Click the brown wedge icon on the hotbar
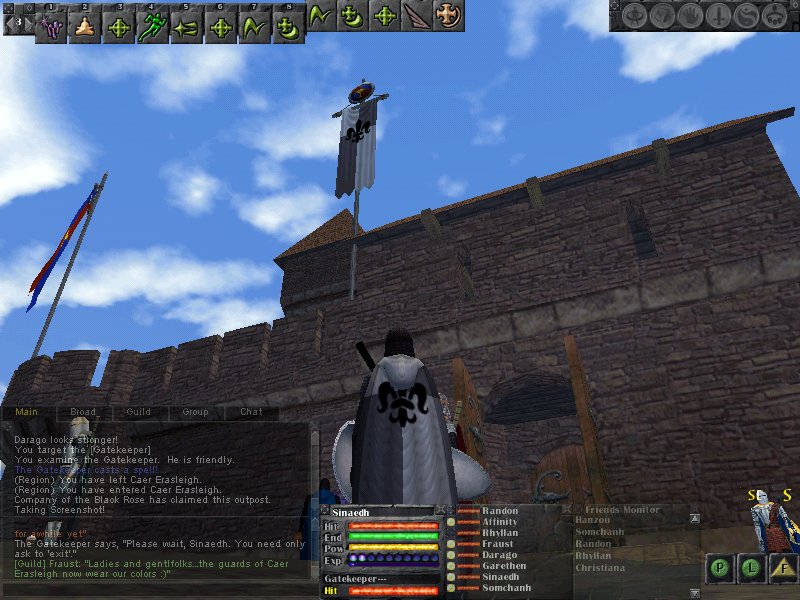The image size is (800, 600). 416,15
